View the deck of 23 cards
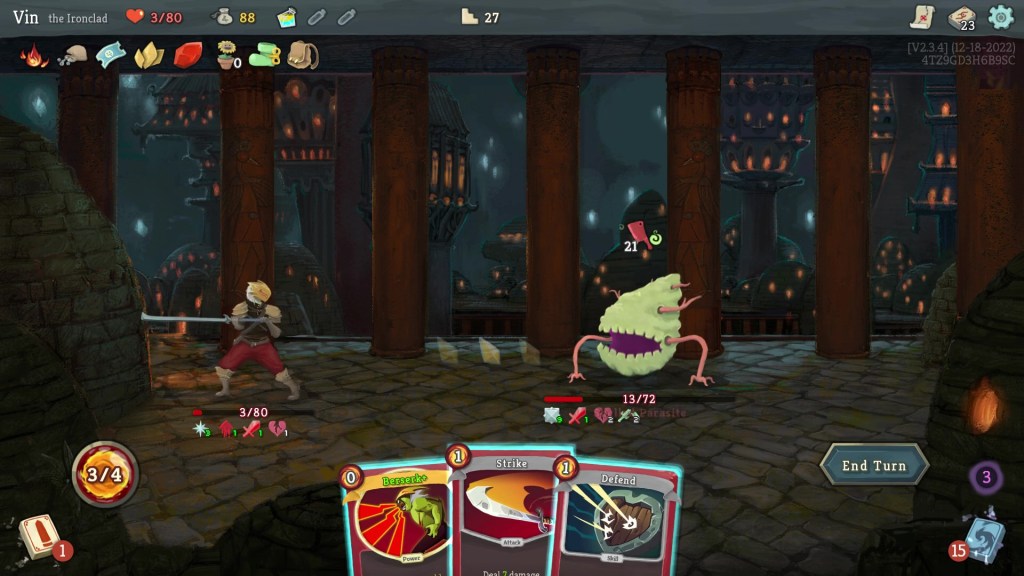Image resolution: width=1024 pixels, height=576 pixels. tap(961, 17)
